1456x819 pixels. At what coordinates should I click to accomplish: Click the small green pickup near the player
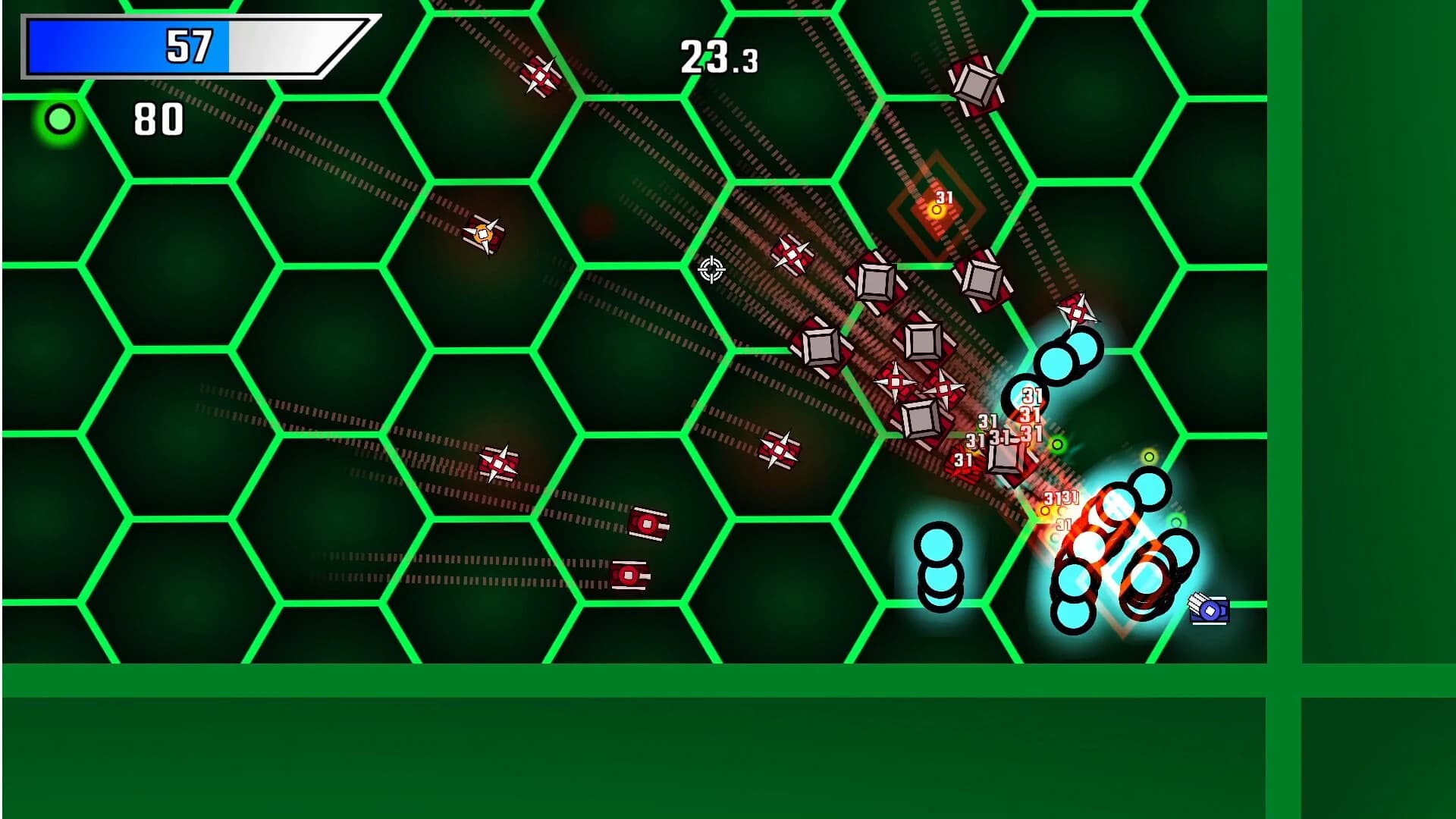point(1056,442)
